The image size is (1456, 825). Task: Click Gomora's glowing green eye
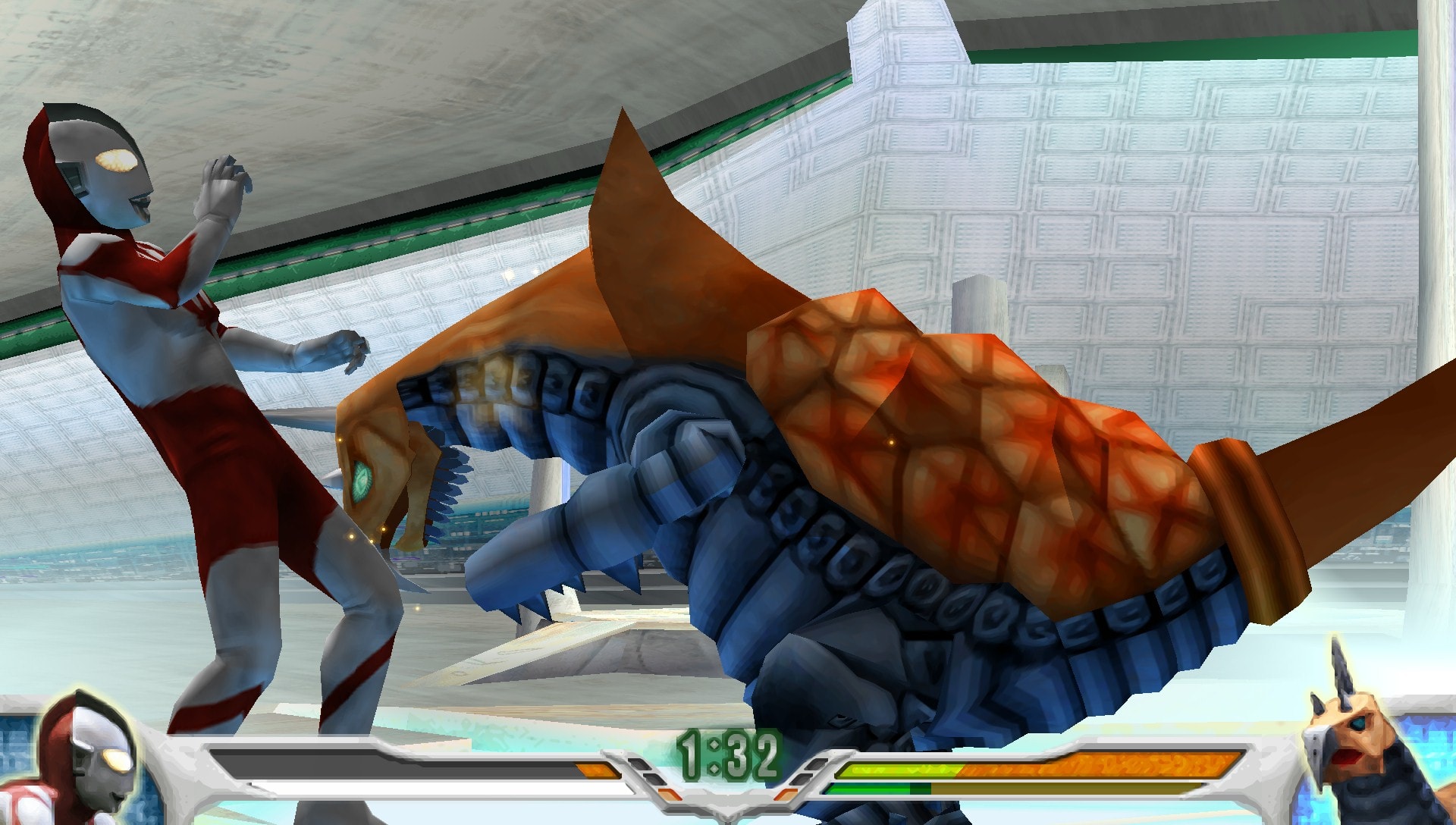(x=362, y=479)
